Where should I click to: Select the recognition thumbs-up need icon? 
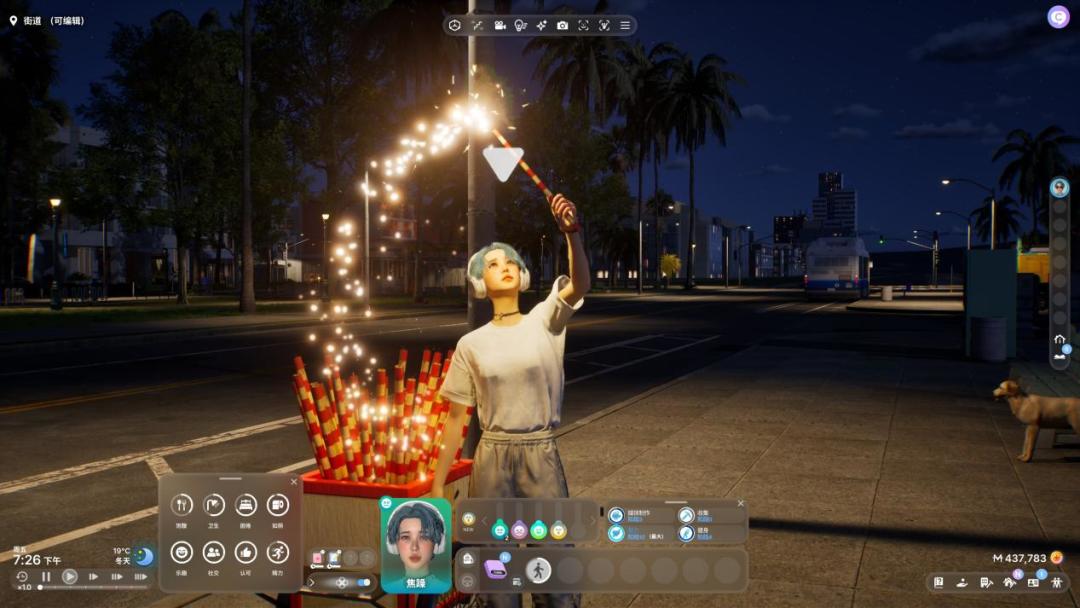pos(246,551)
